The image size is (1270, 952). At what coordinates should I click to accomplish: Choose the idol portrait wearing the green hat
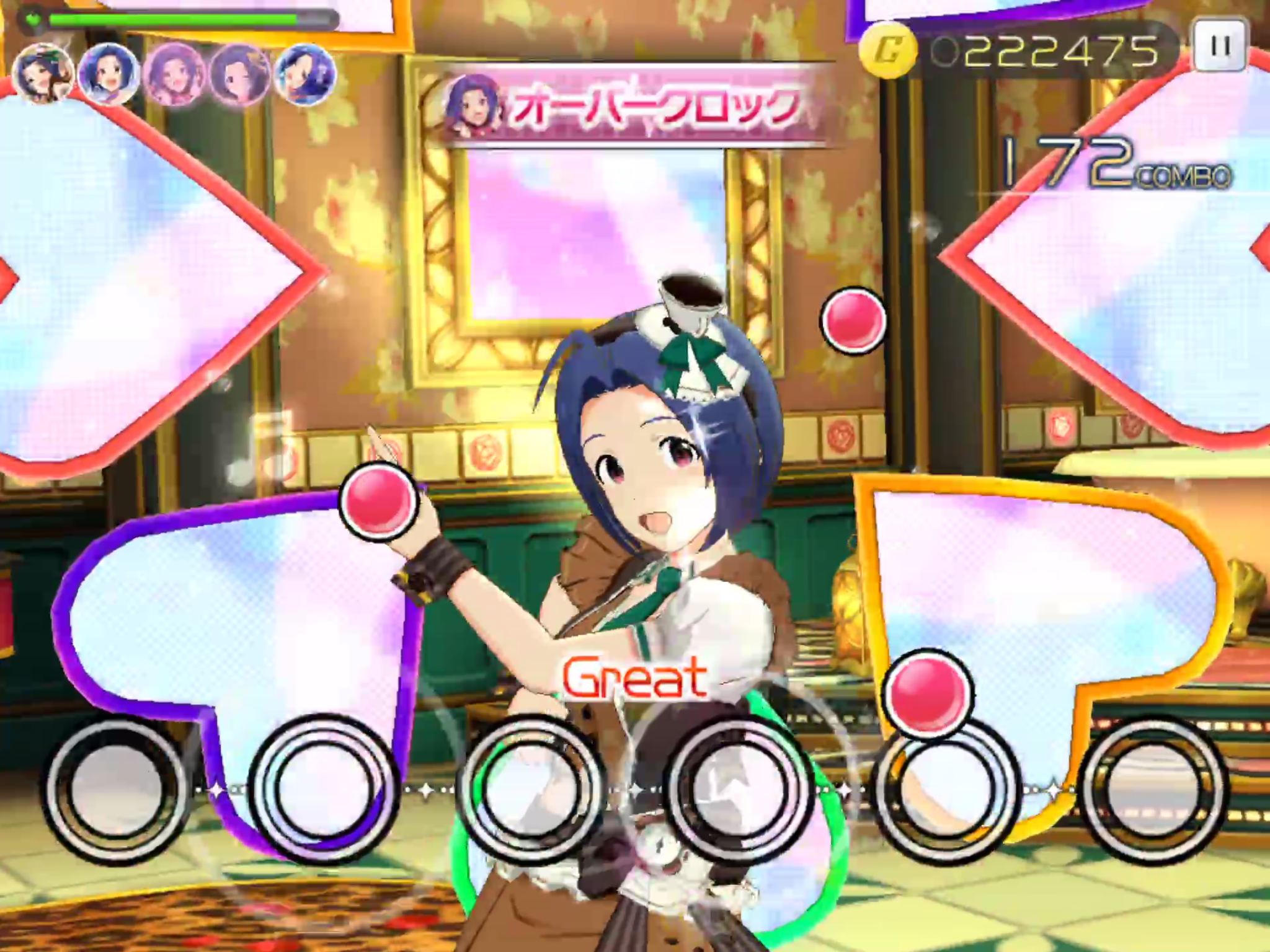click(42, 75)
